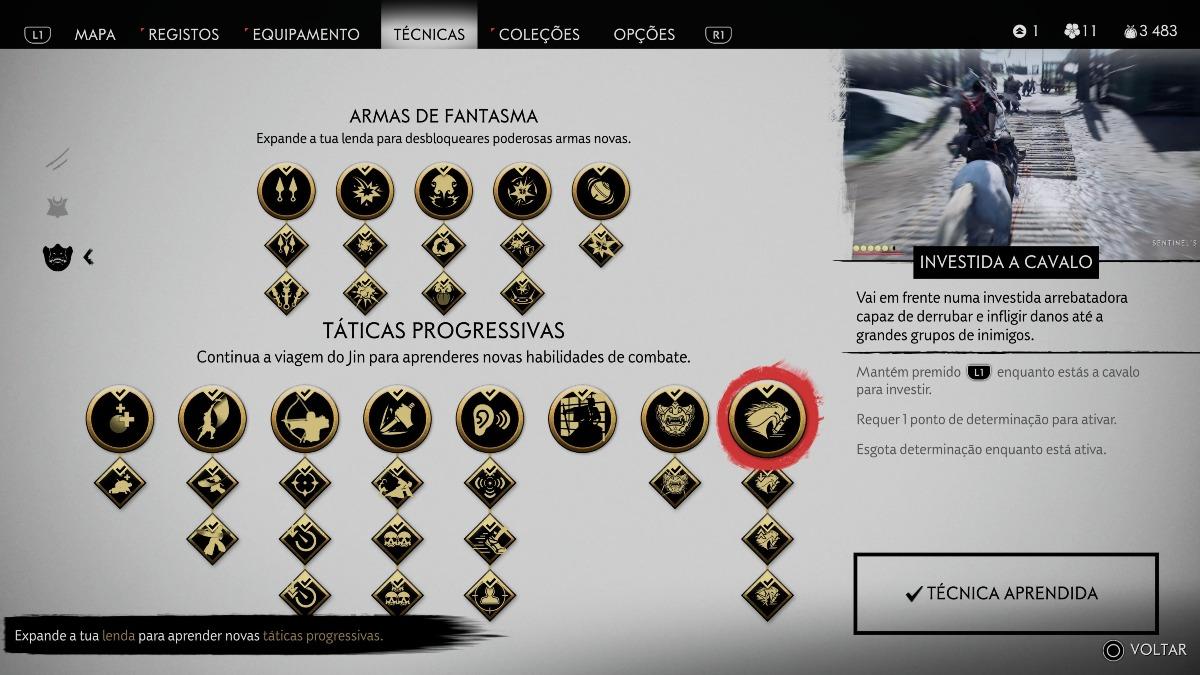
Task: Choose the samurai silhouette tactic icon
Action: pos(582,418)
